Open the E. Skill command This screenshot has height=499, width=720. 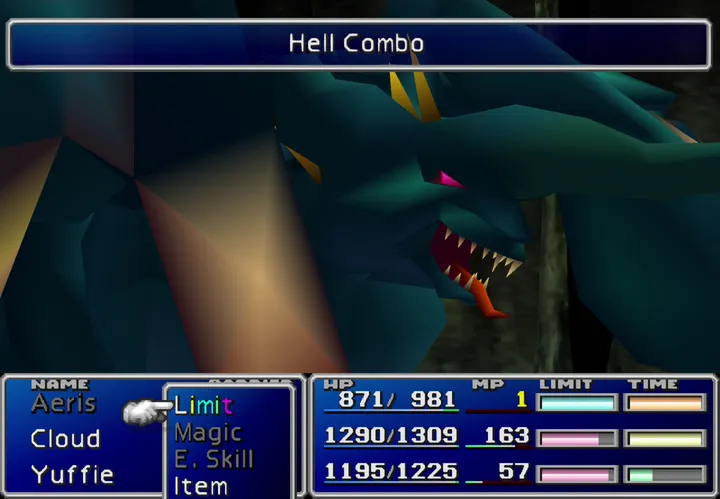point(214,459)
